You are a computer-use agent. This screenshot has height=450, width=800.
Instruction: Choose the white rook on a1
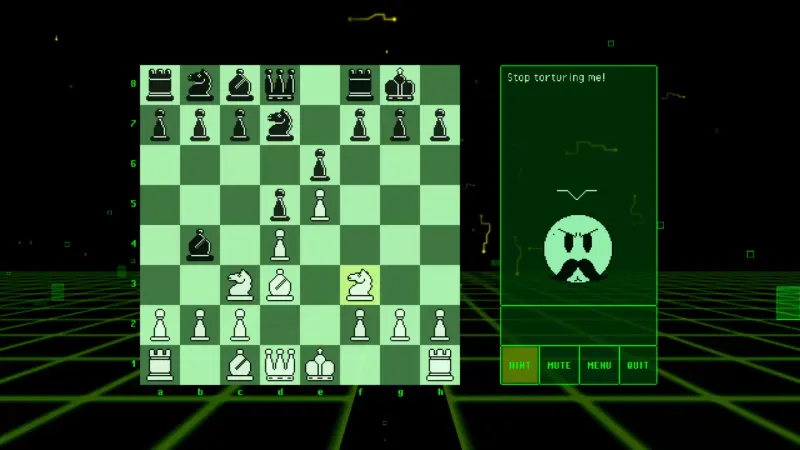pyautogui.click(x=160, y=365)
